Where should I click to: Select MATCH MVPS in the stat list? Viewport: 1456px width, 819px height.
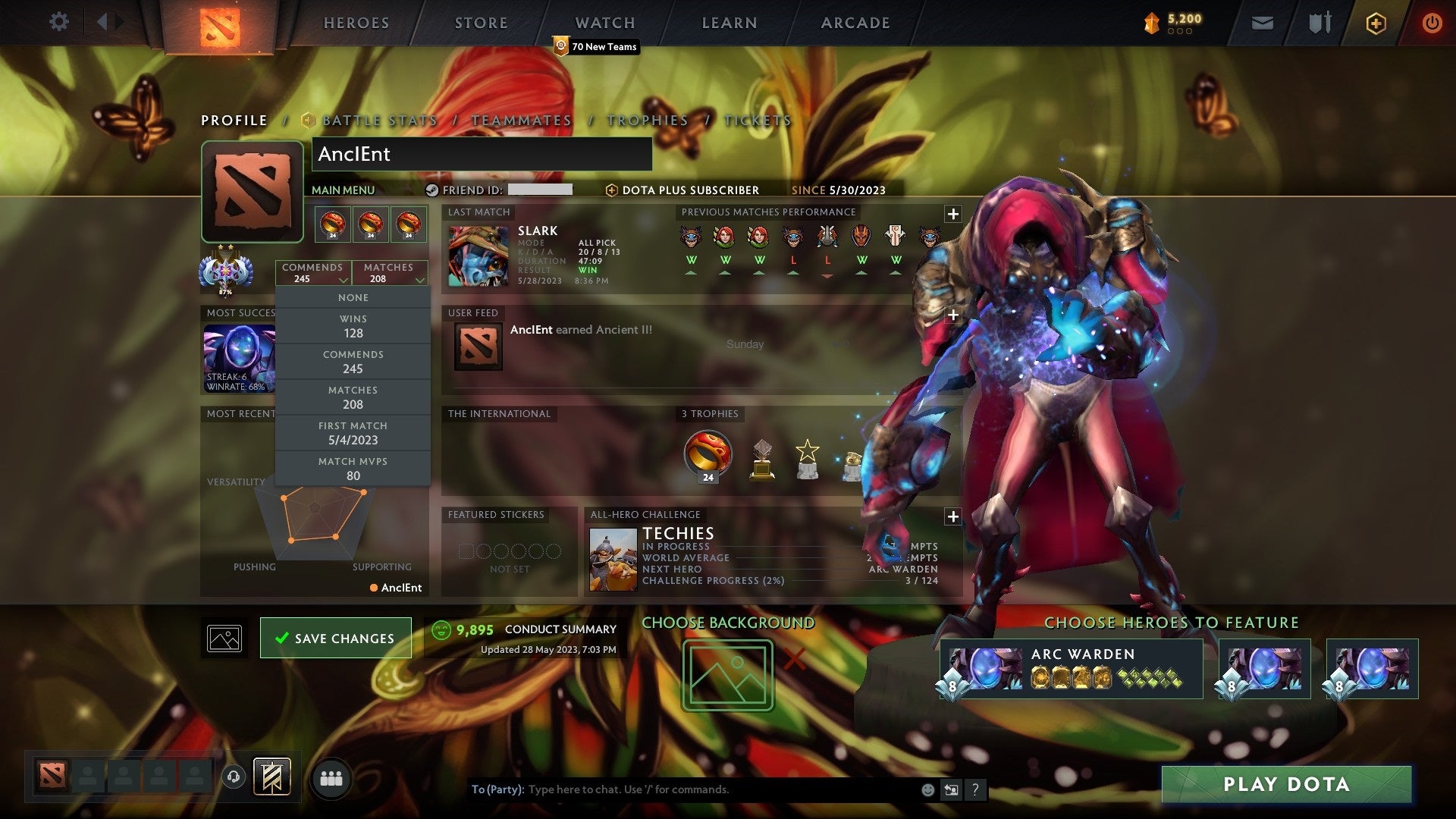[353, 468]
